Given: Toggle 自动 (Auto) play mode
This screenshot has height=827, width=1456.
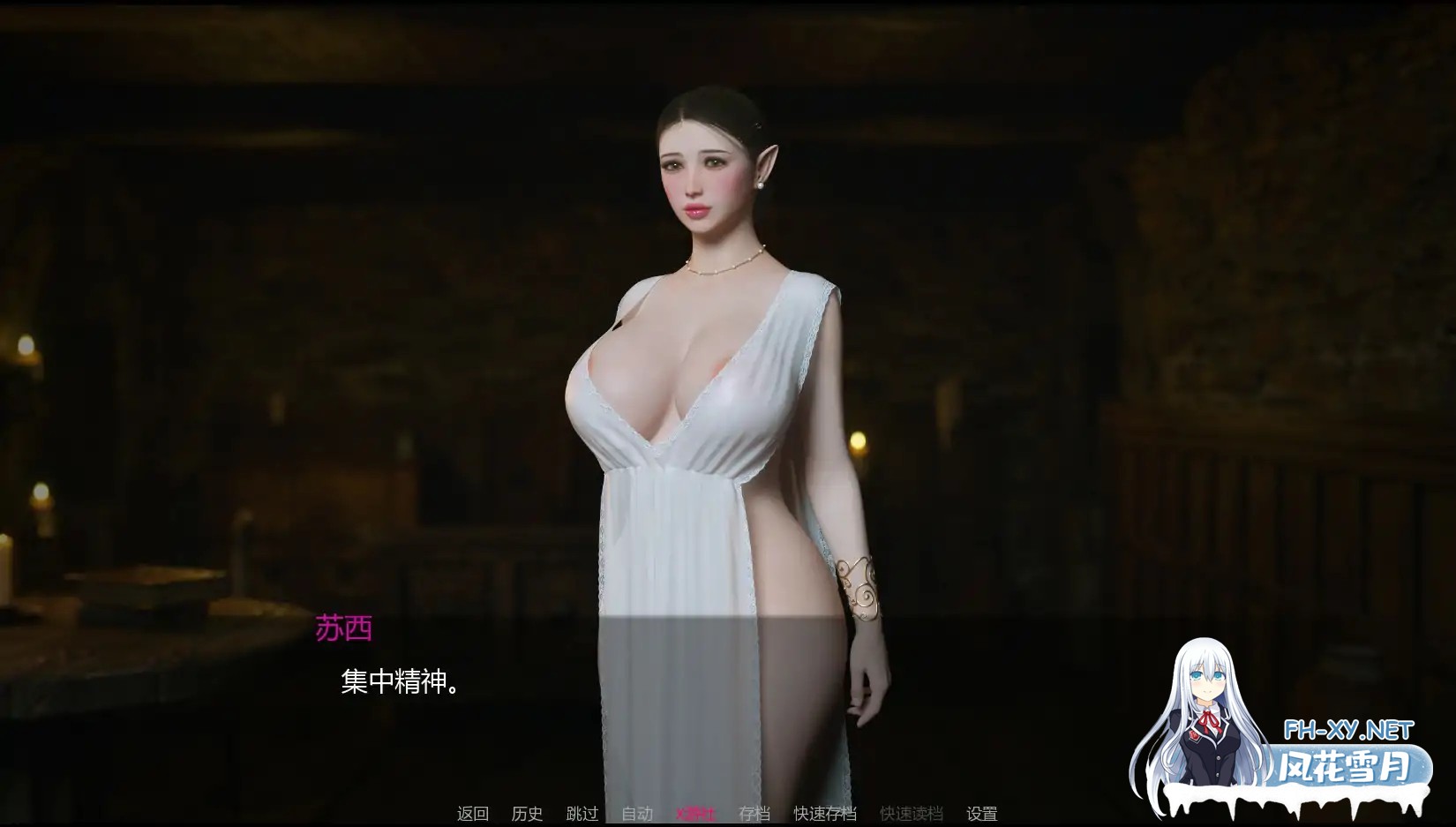Looking at the screenshot, I should coord(637,813).
